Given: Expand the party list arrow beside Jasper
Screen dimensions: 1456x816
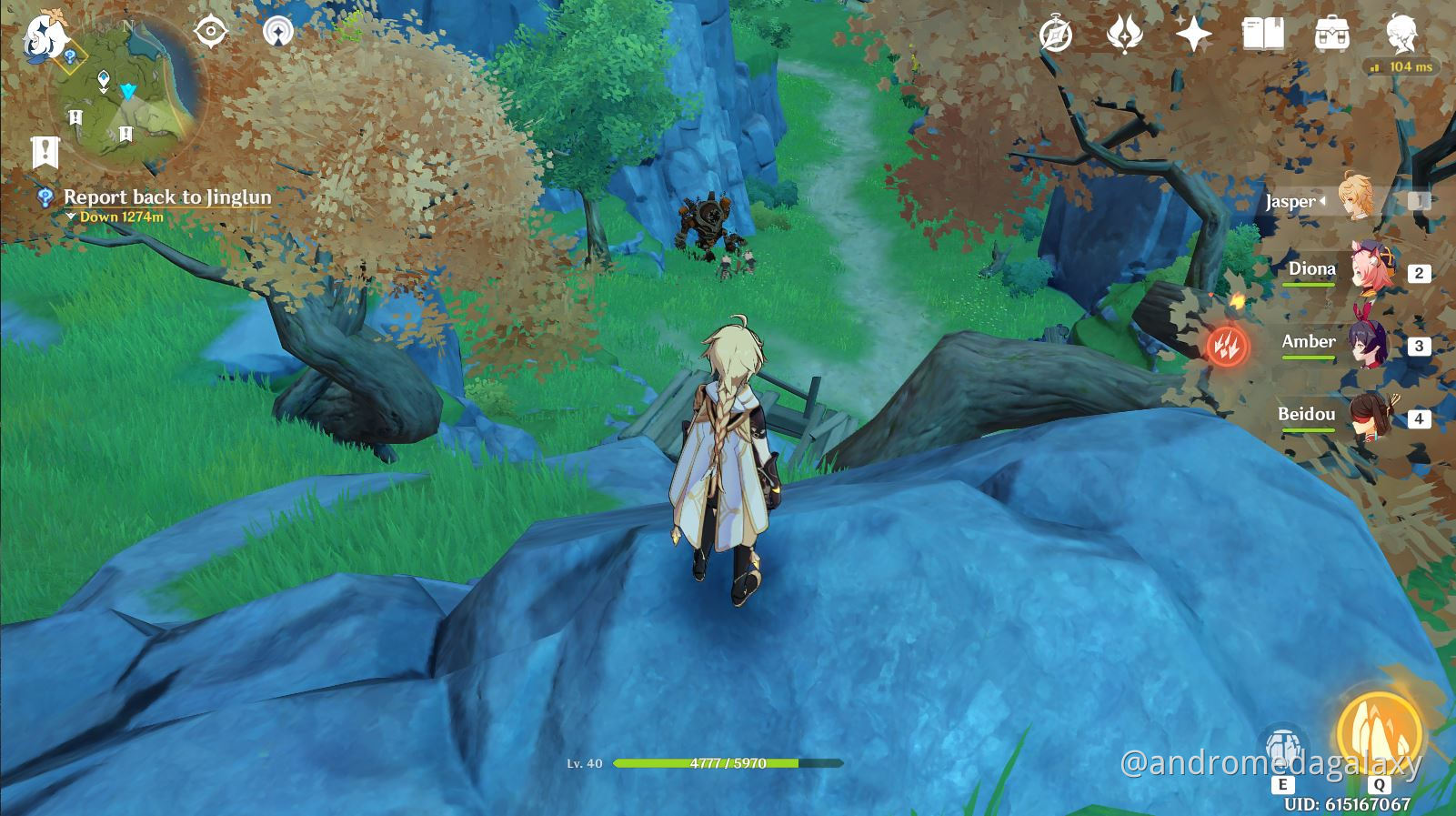Looking at the screenshot, I should [x=1322, y=202].
